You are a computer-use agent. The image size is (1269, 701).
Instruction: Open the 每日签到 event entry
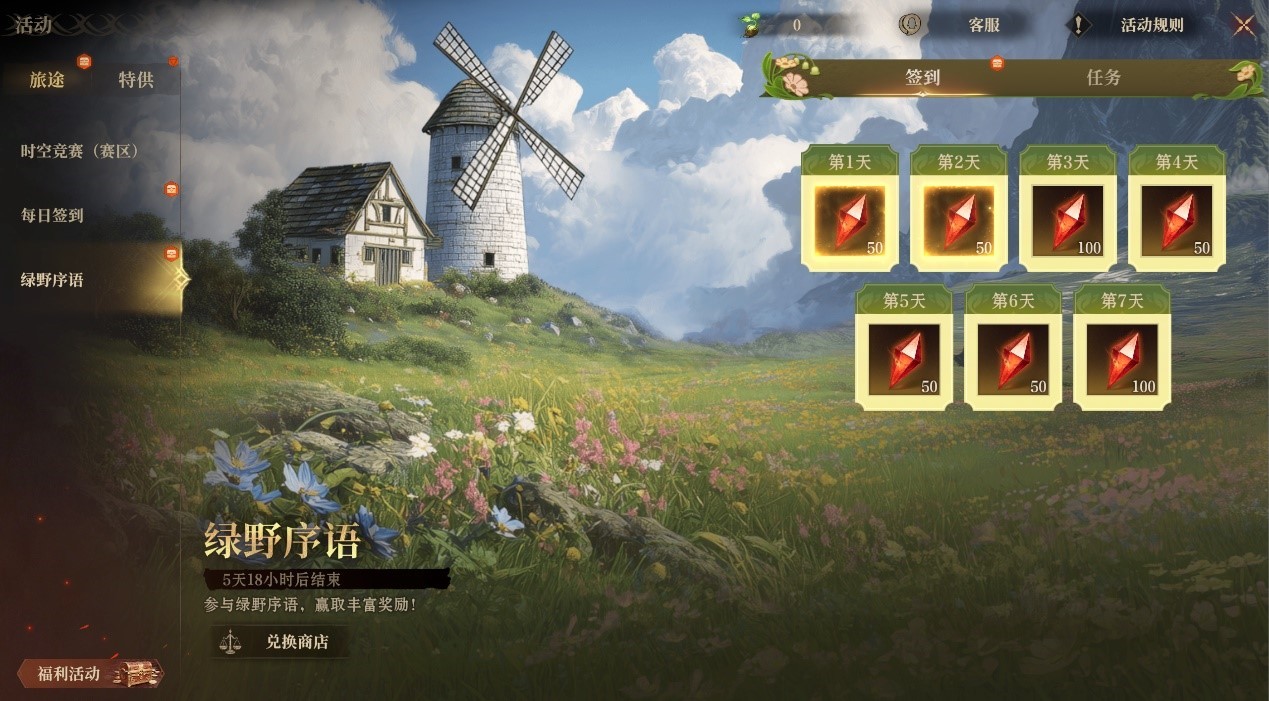pos(52,215)
